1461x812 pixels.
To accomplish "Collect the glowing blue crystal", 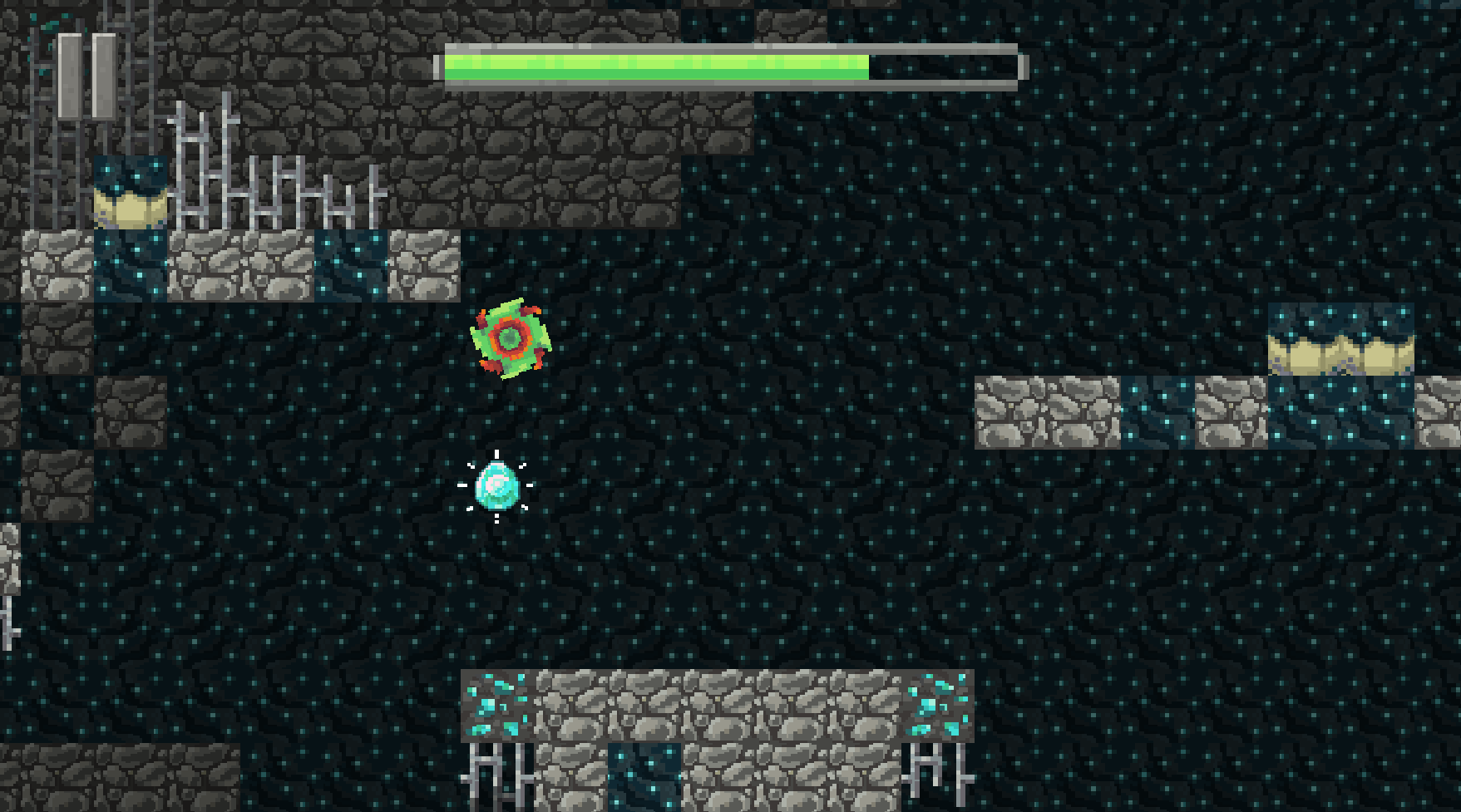I will (x=497, y=486).
